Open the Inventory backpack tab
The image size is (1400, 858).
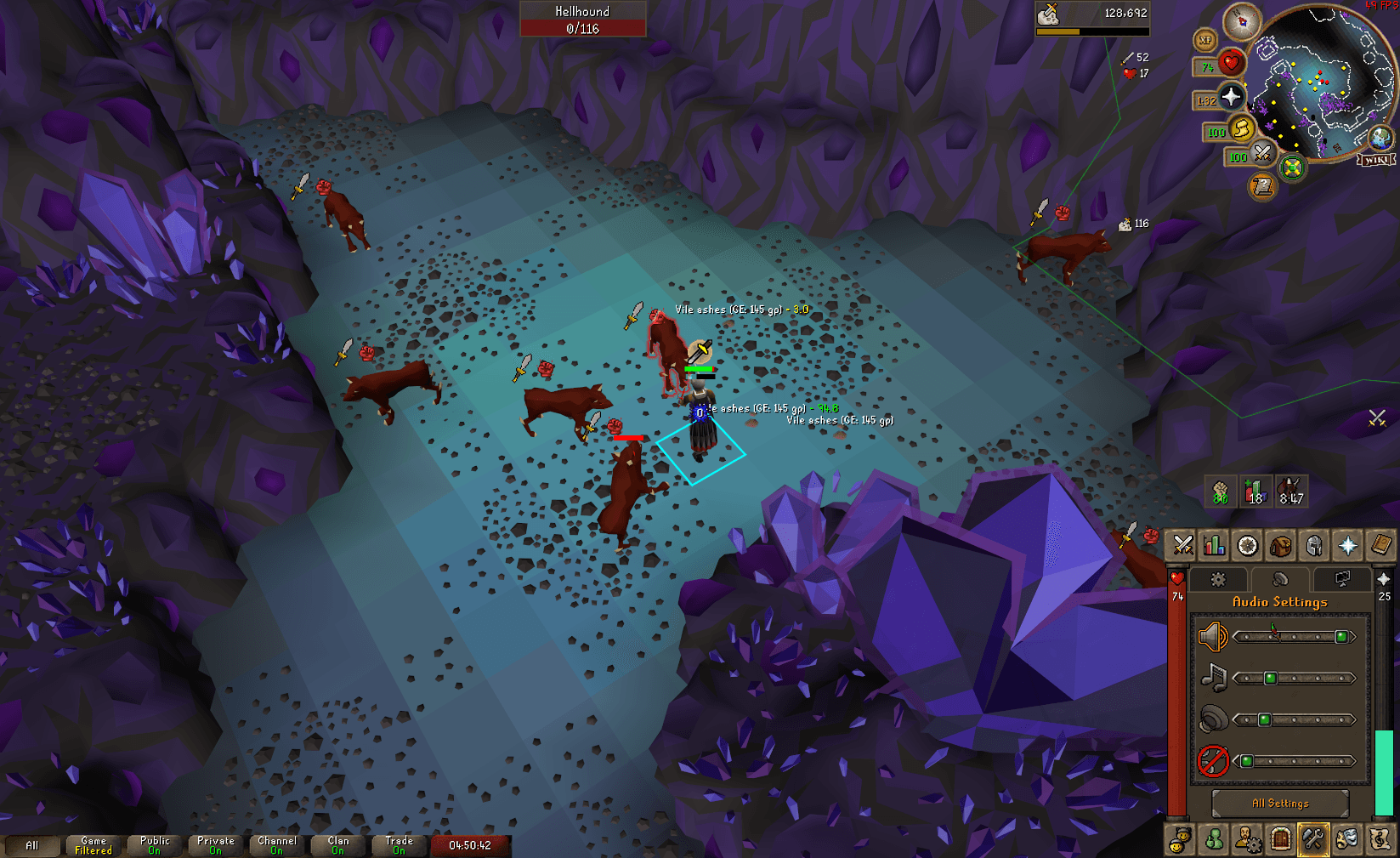pos(1280,546)
